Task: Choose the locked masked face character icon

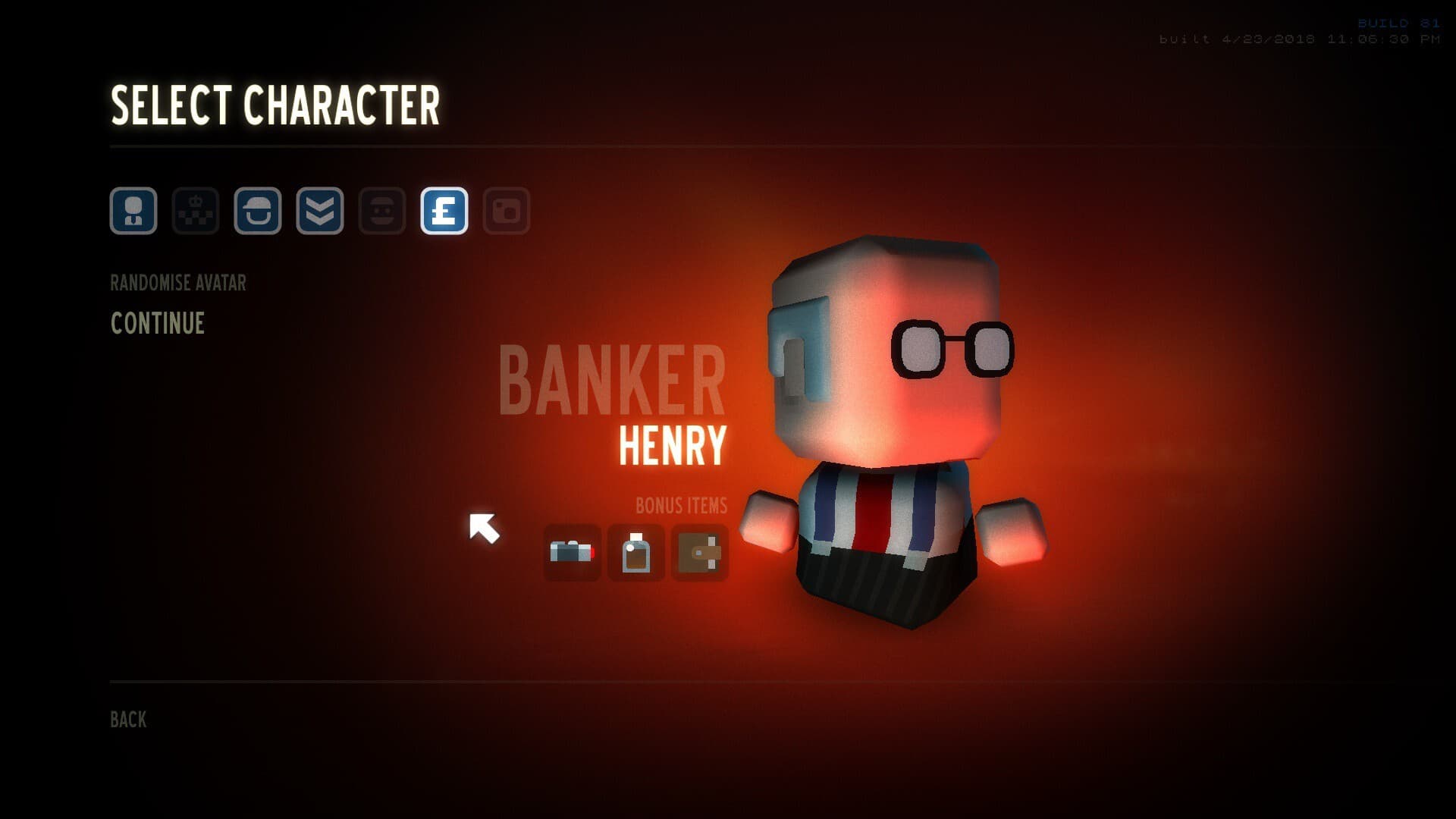Action: 382,211
